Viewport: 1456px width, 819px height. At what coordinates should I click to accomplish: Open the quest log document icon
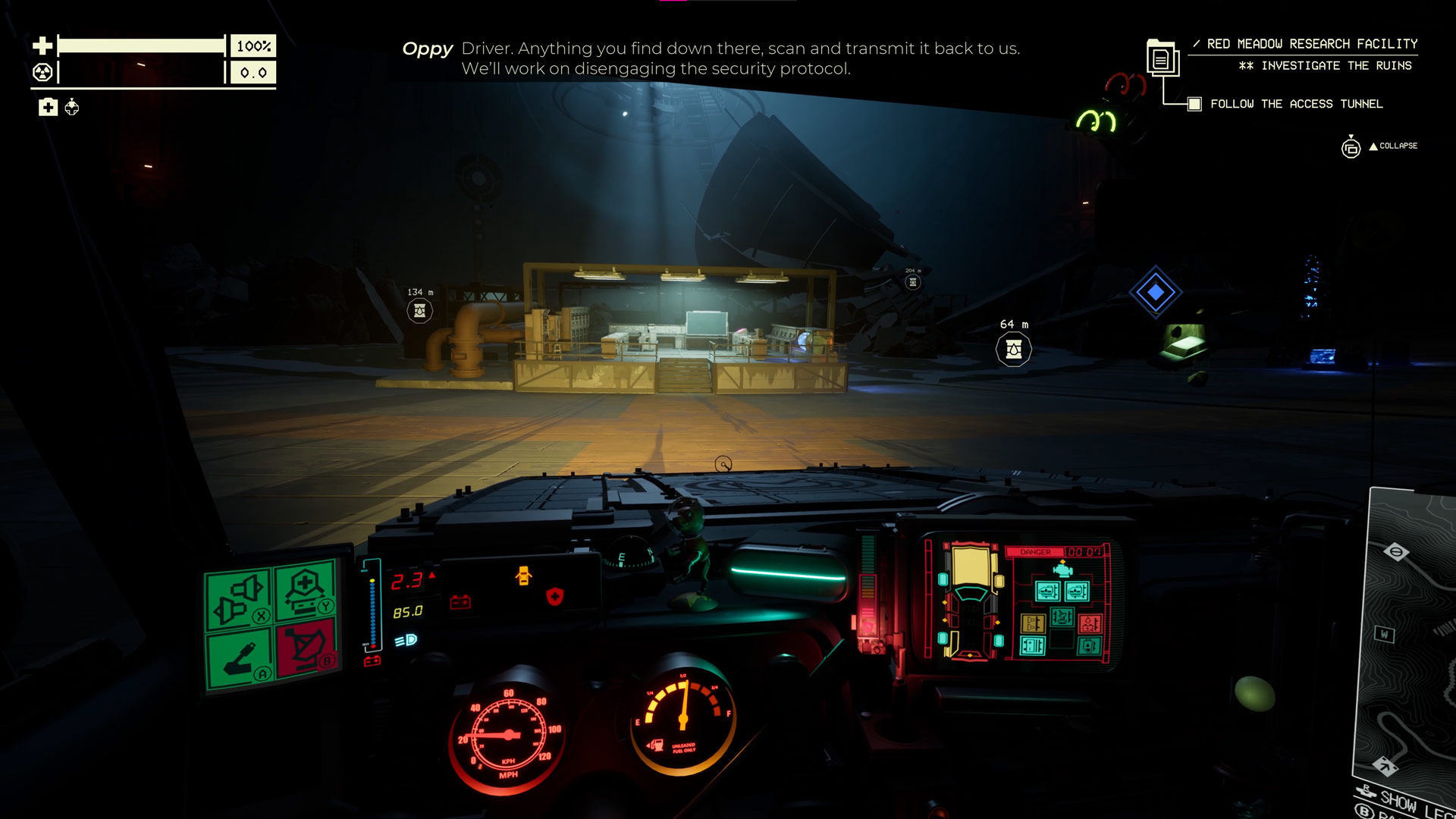1161,58
